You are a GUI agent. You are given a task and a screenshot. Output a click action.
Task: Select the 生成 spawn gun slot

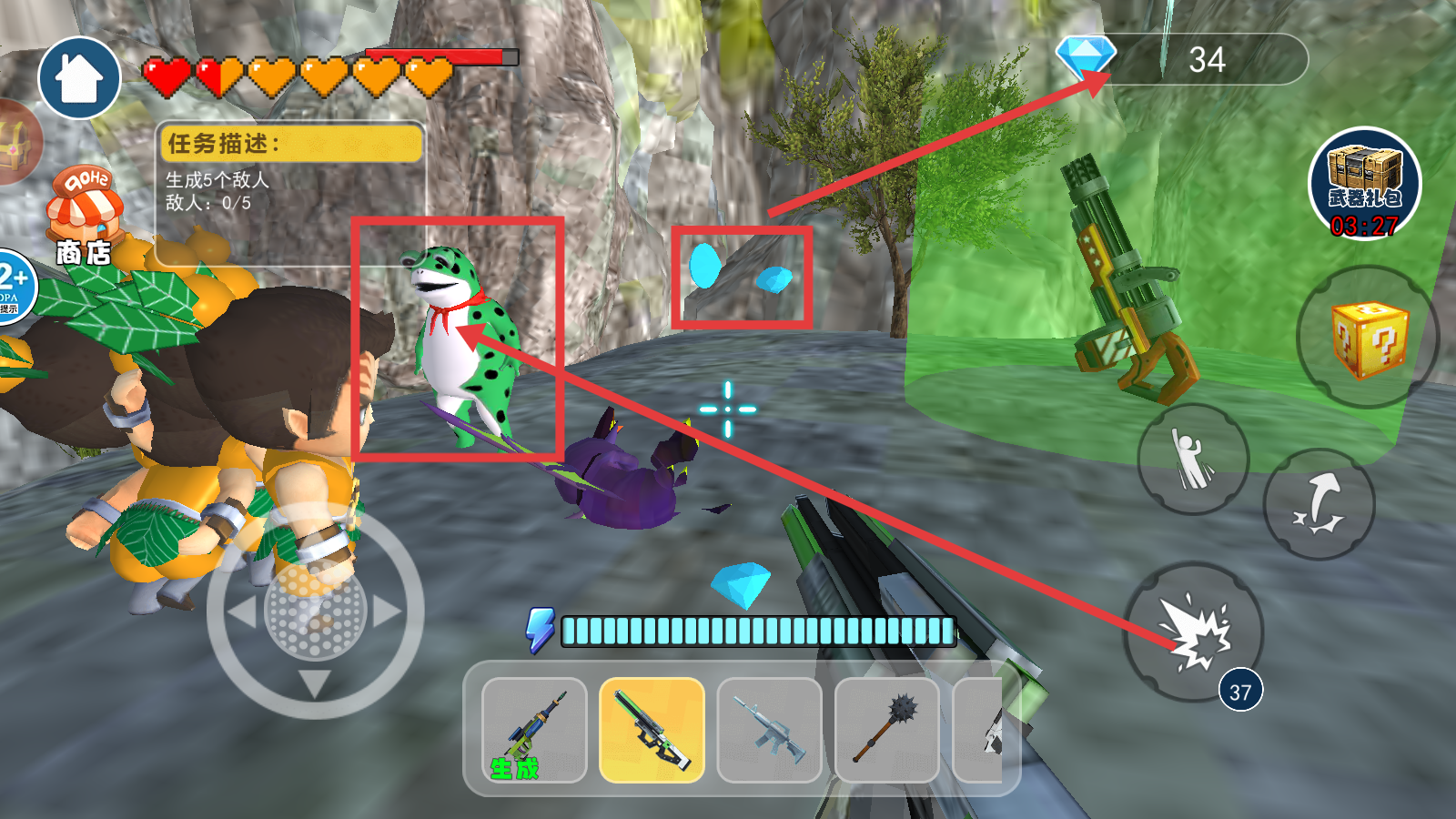[534, 731]
